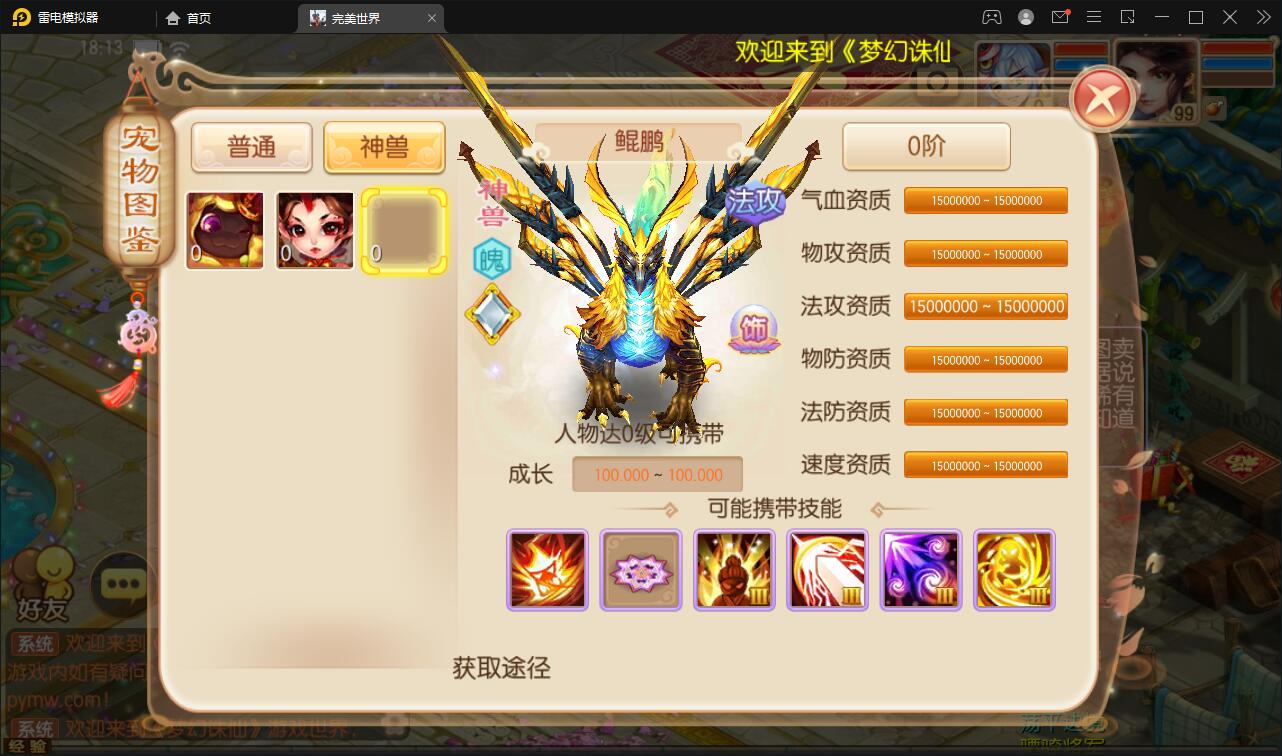The image size is (1282, 756).
Task: Select the empty pet slot thumbnail
Action: (403, 230)
